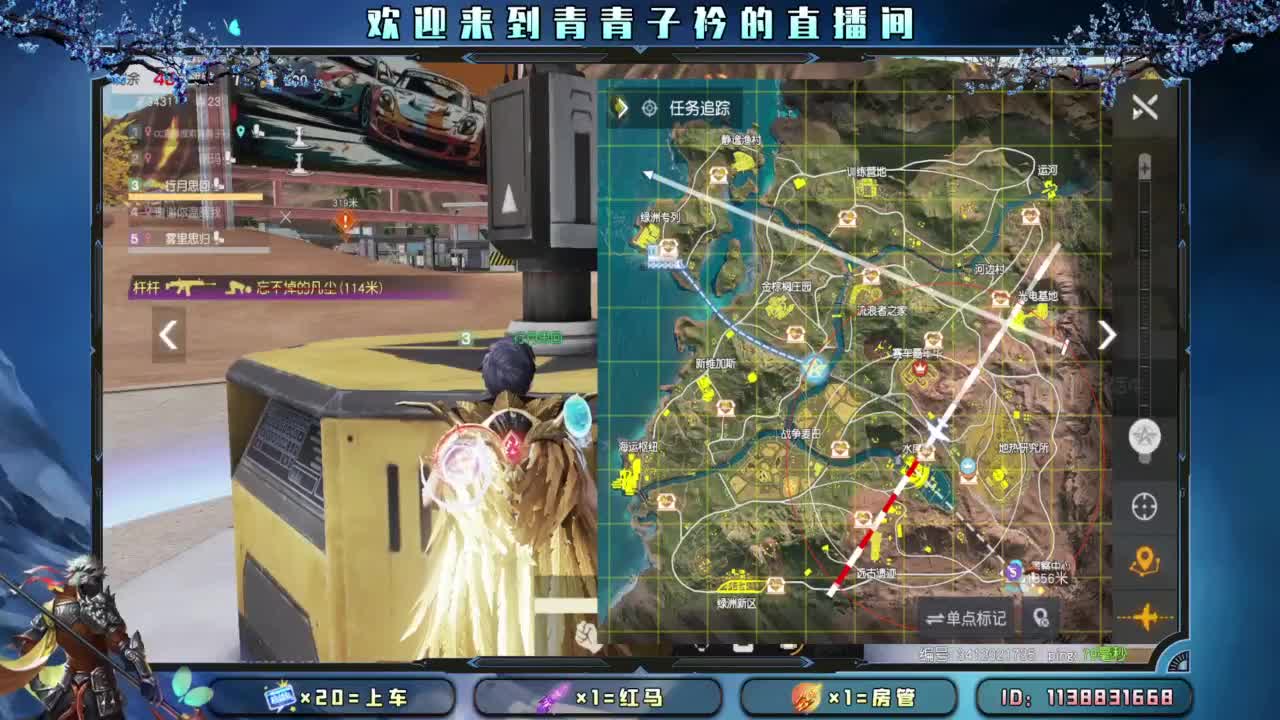Click the pin marker icon beside 单点标记
Screen dimensions: 1280x720
(1040, 619)
